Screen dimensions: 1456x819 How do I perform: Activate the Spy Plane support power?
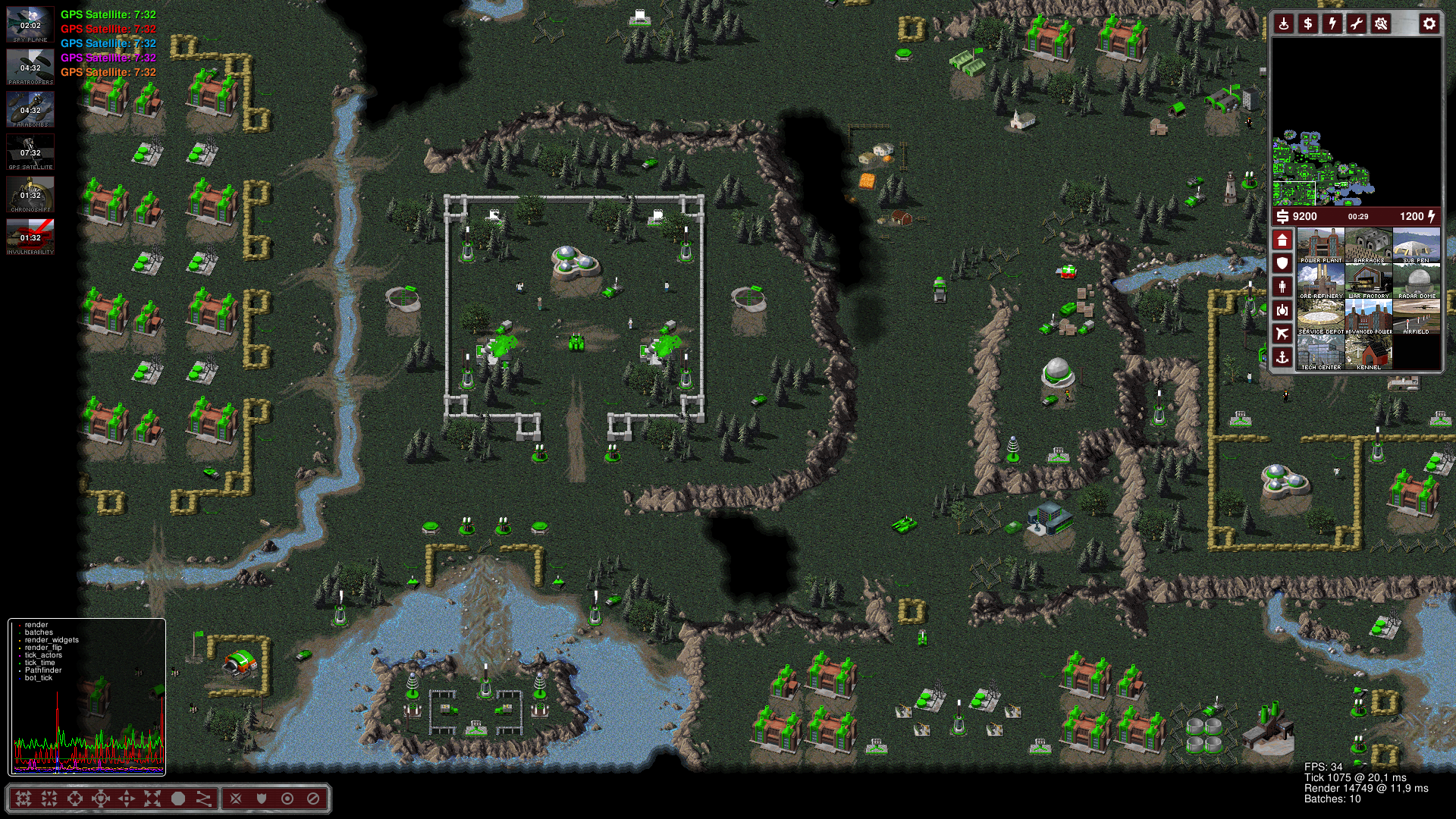click(x=30, y=24)
